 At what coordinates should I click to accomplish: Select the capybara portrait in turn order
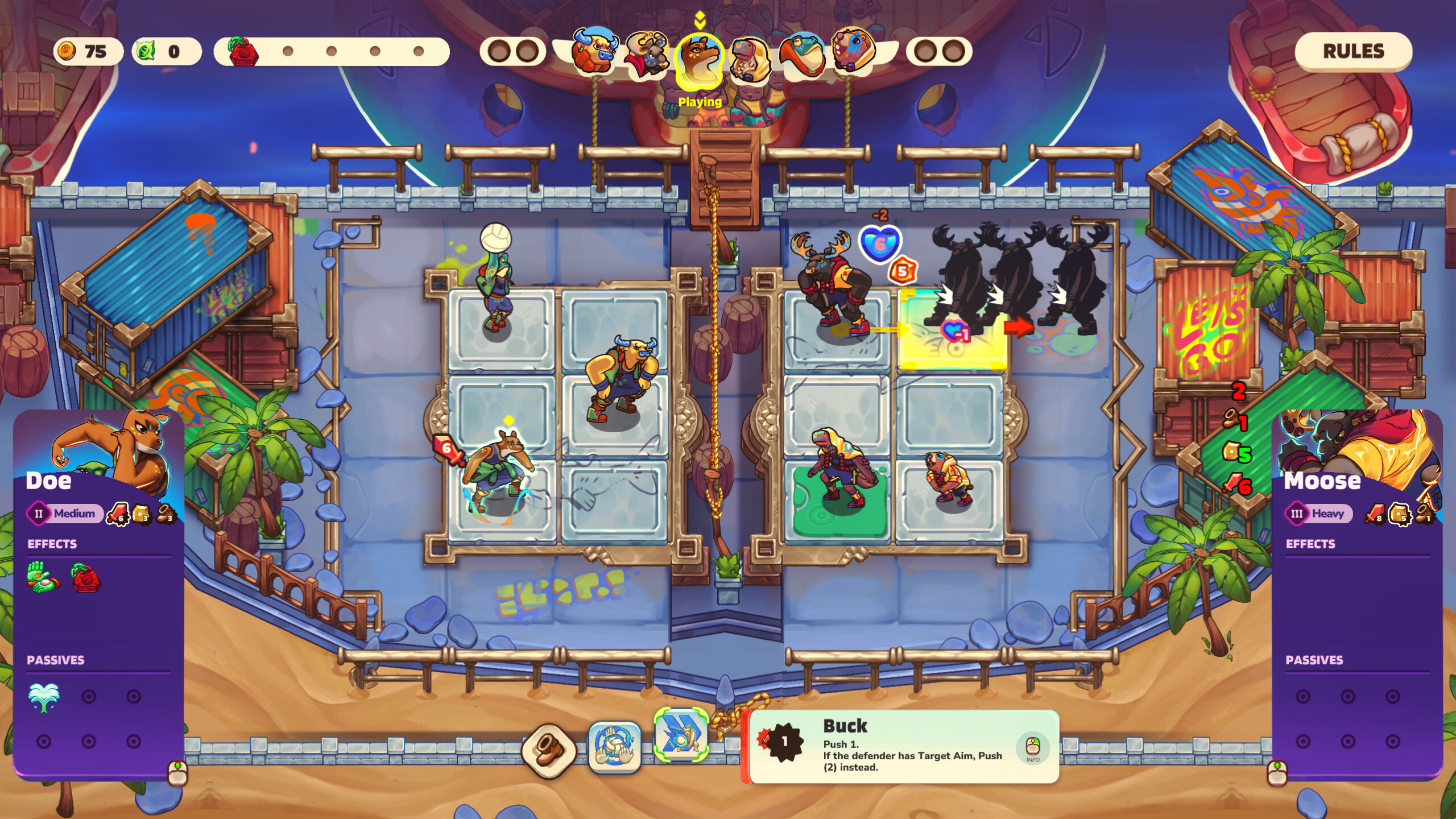tap(853, 50)
